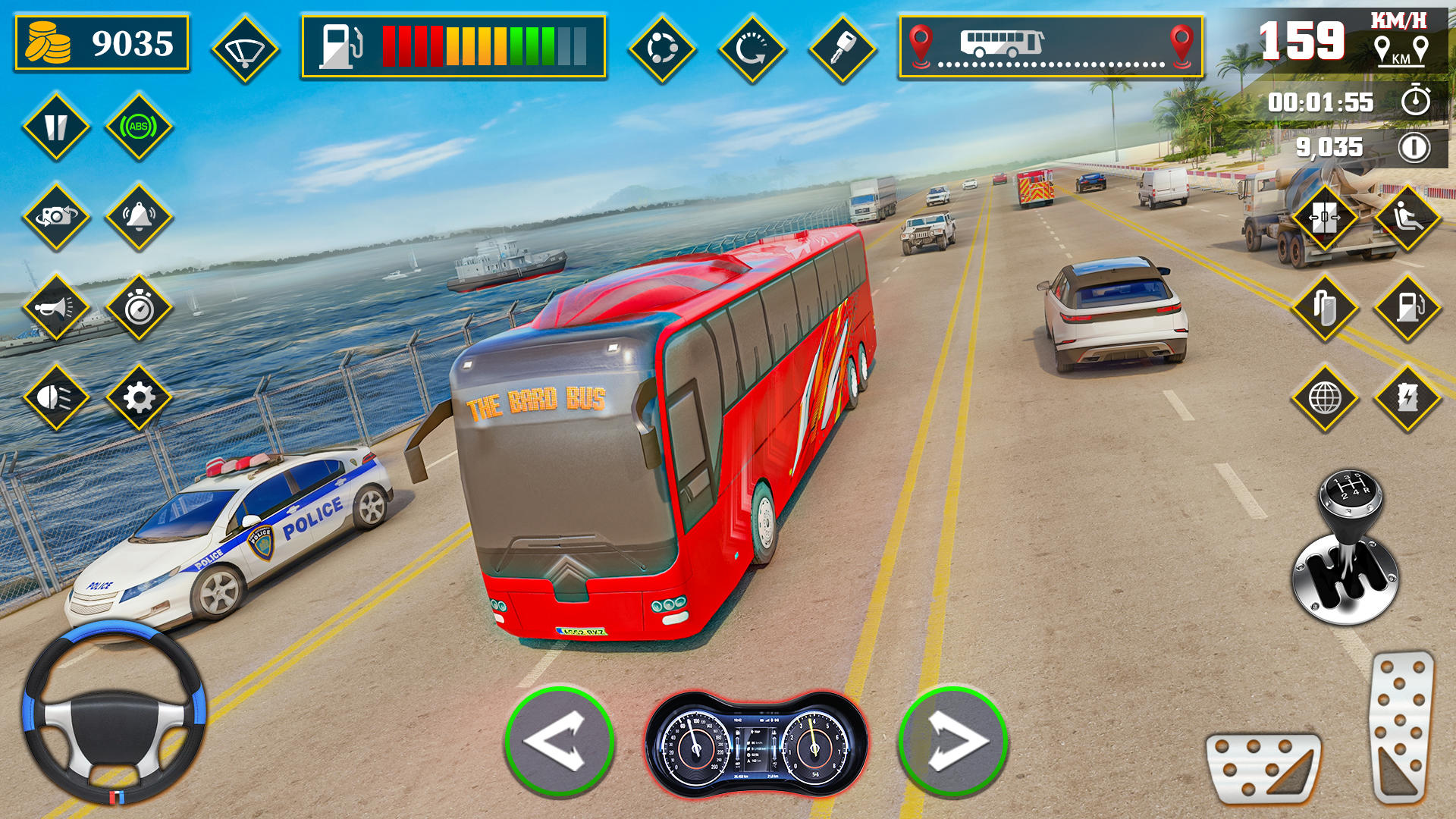Apply the wide brake pedal
The height and width of the screenshot is (819, 1456).
click(x=1263, y=767)
